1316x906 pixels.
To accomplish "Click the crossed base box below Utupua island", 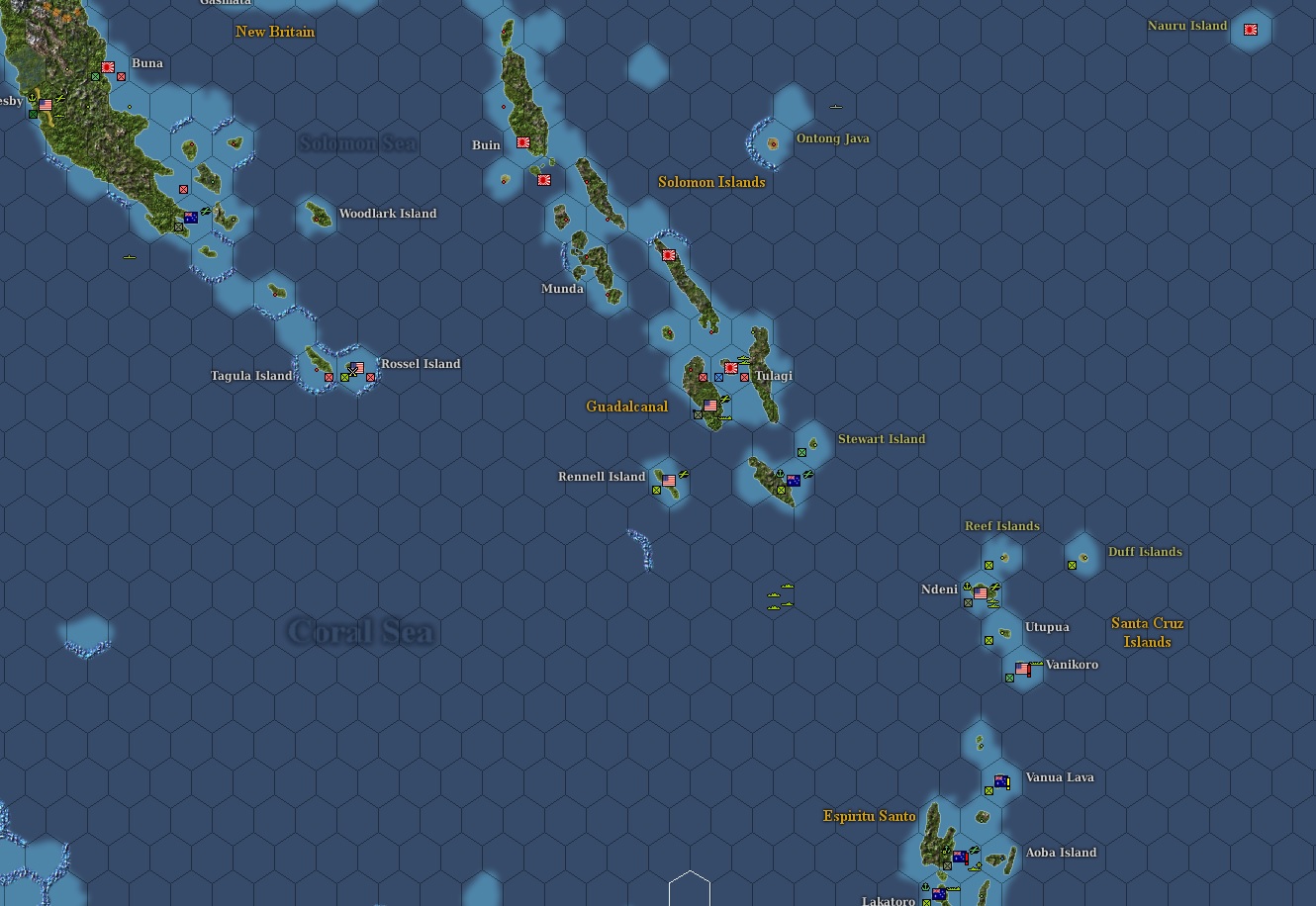I will pyautogui.click(x=988, y=640).
